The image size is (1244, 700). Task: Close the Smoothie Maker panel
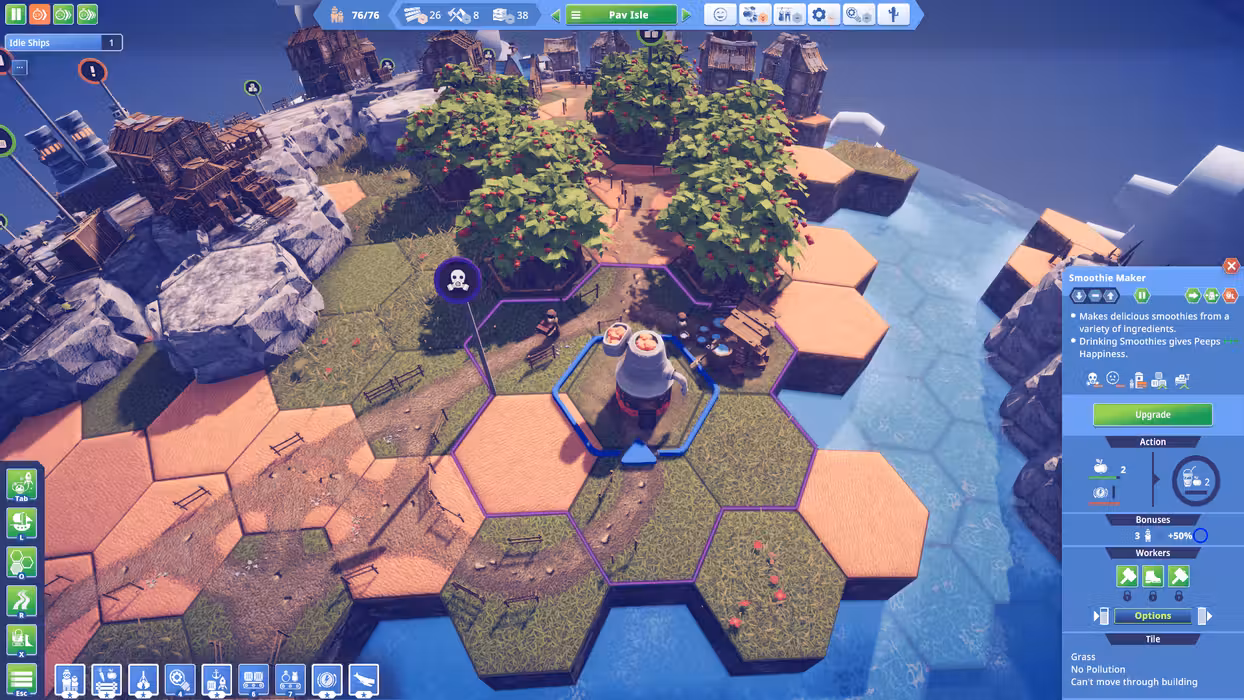(x=1231, y=266)
